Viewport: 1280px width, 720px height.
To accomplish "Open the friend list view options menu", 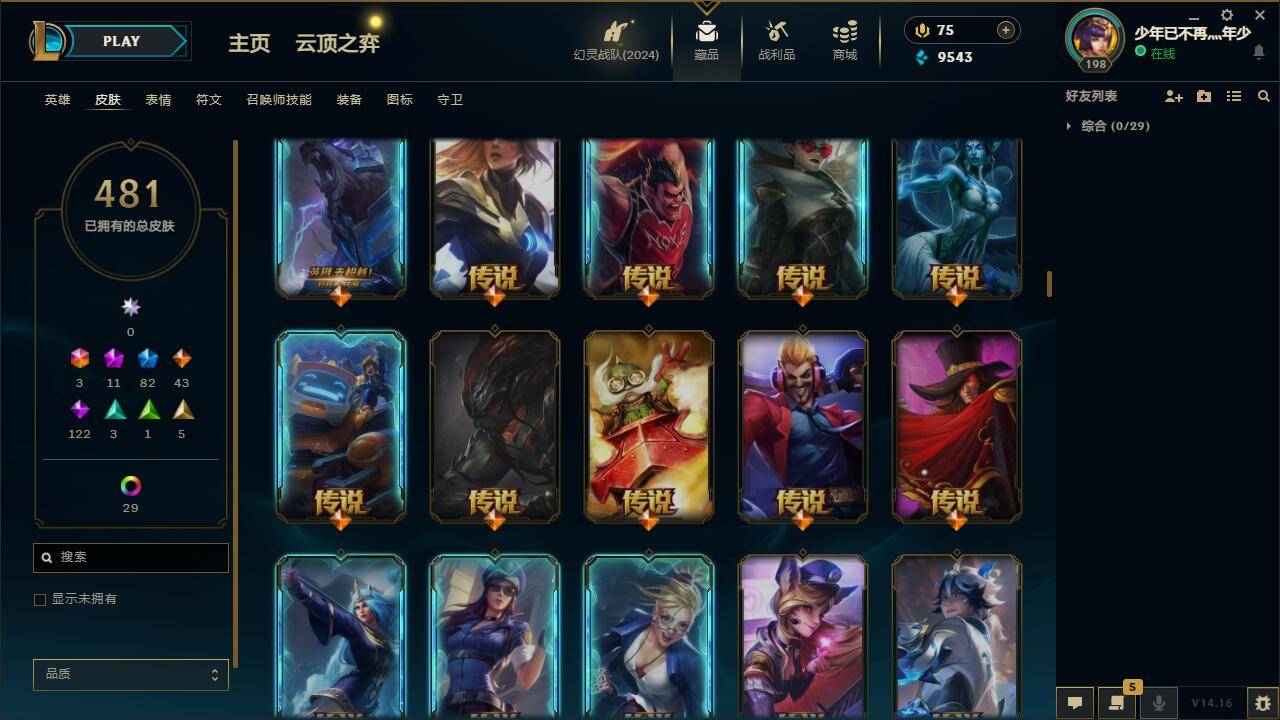I will [x=1233, y=96].
